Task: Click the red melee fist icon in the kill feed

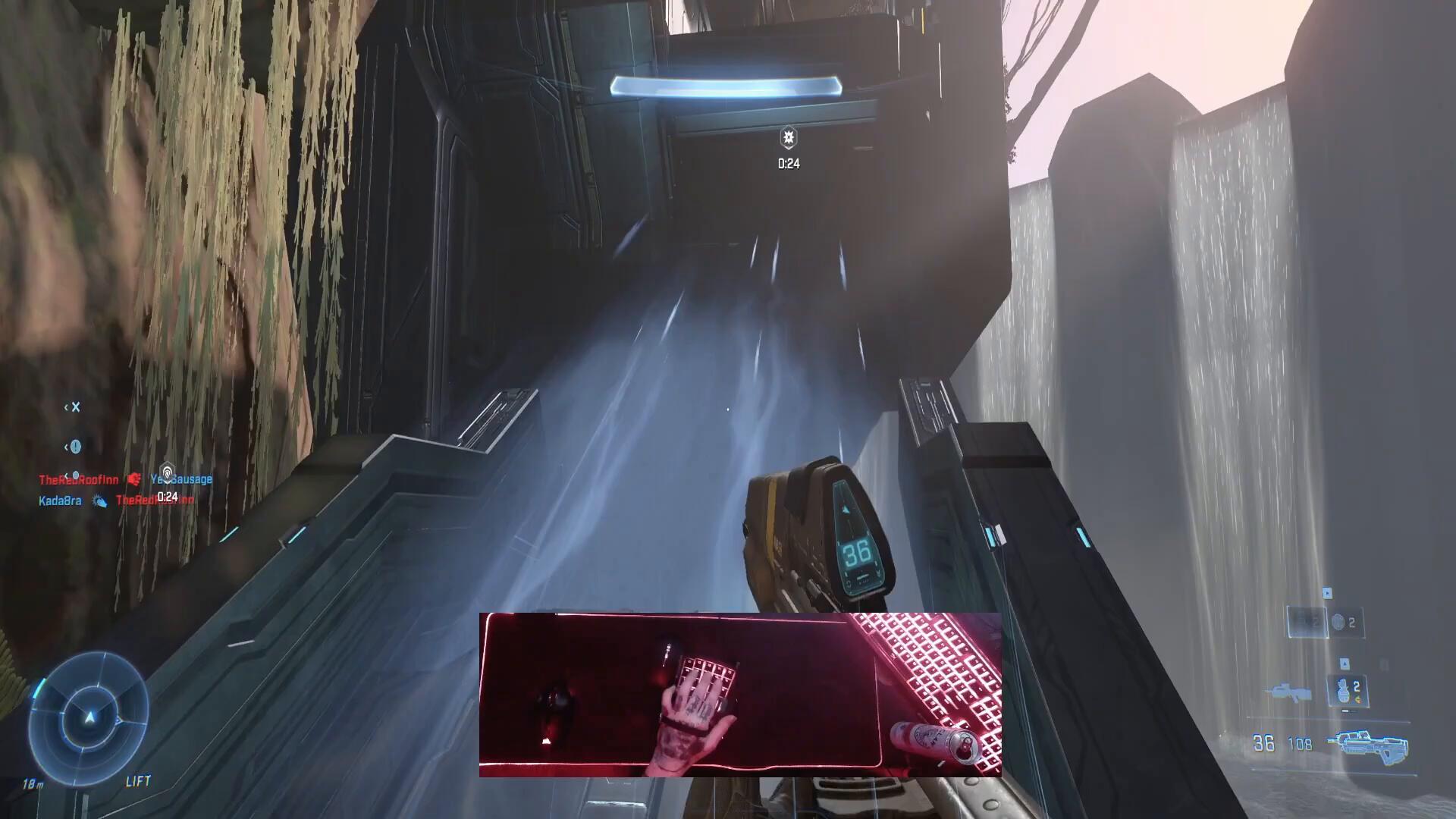Action: (134, 480)
